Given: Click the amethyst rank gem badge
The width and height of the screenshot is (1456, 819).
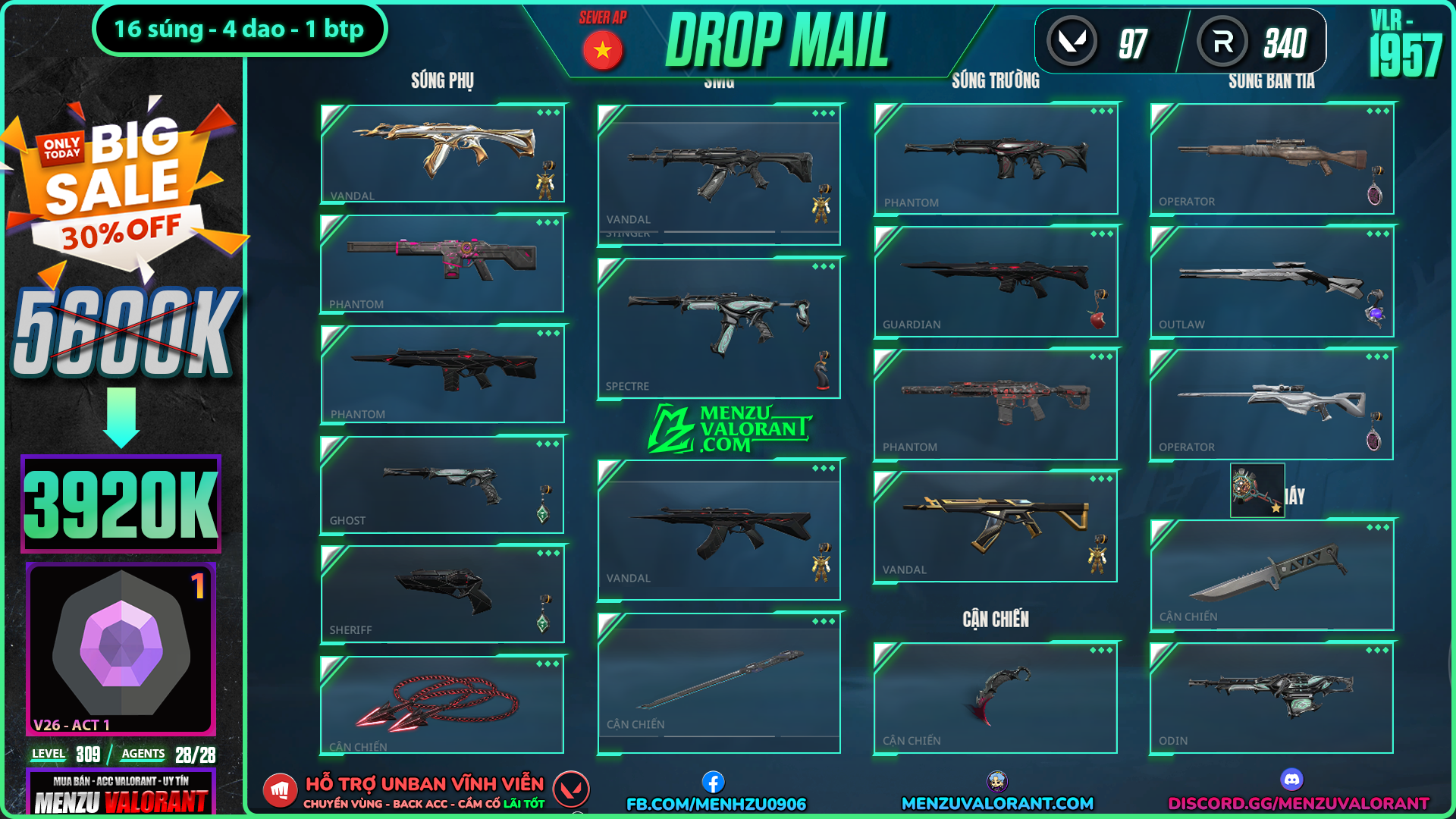Looking at the screenshot, I should (x=121, y=643).
